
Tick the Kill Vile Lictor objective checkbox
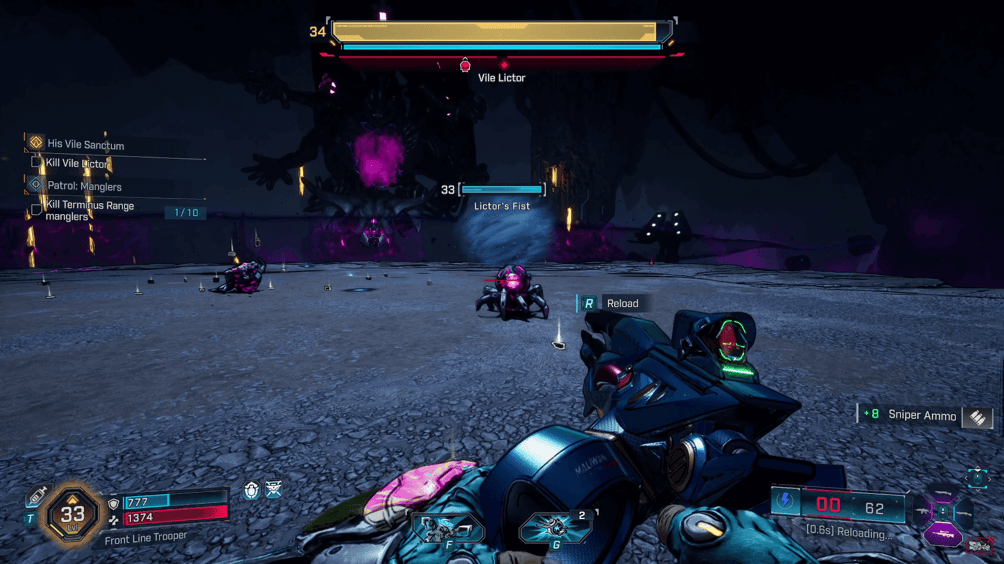tap(37, 163)
